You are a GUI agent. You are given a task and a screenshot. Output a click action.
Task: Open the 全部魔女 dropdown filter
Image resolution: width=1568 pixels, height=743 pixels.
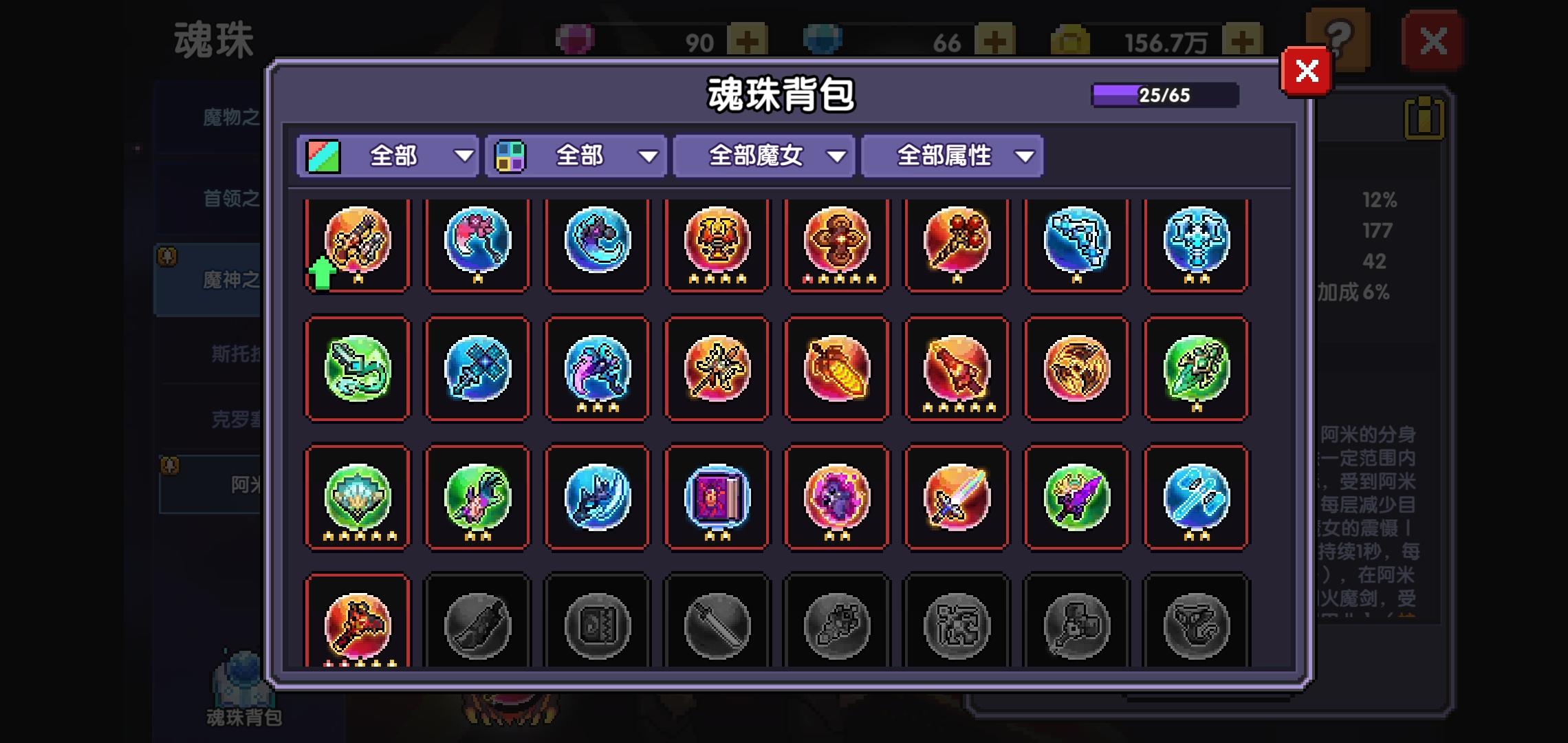(763, 156)
